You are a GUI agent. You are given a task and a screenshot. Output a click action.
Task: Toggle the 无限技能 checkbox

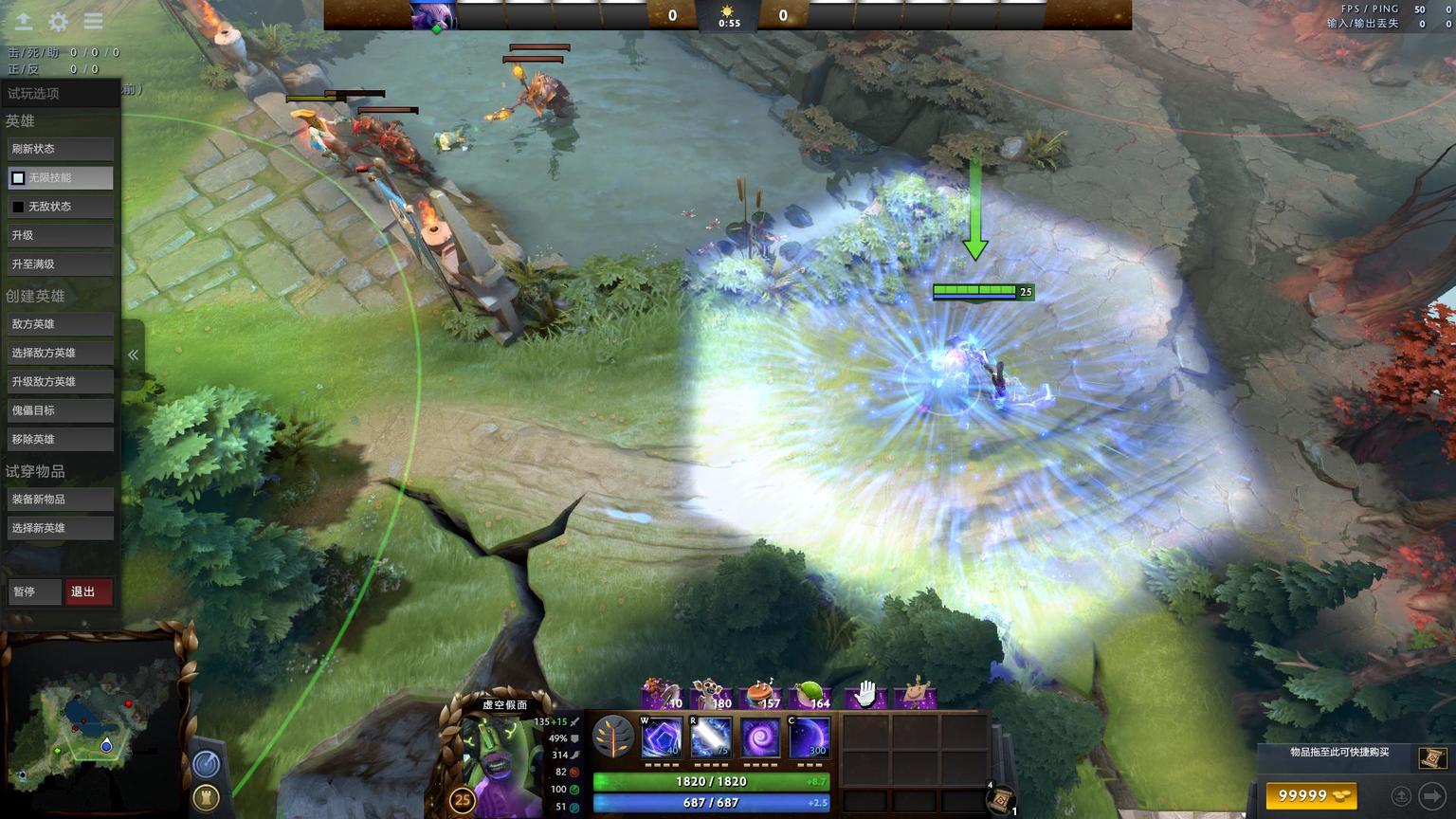tap(18, 178)
